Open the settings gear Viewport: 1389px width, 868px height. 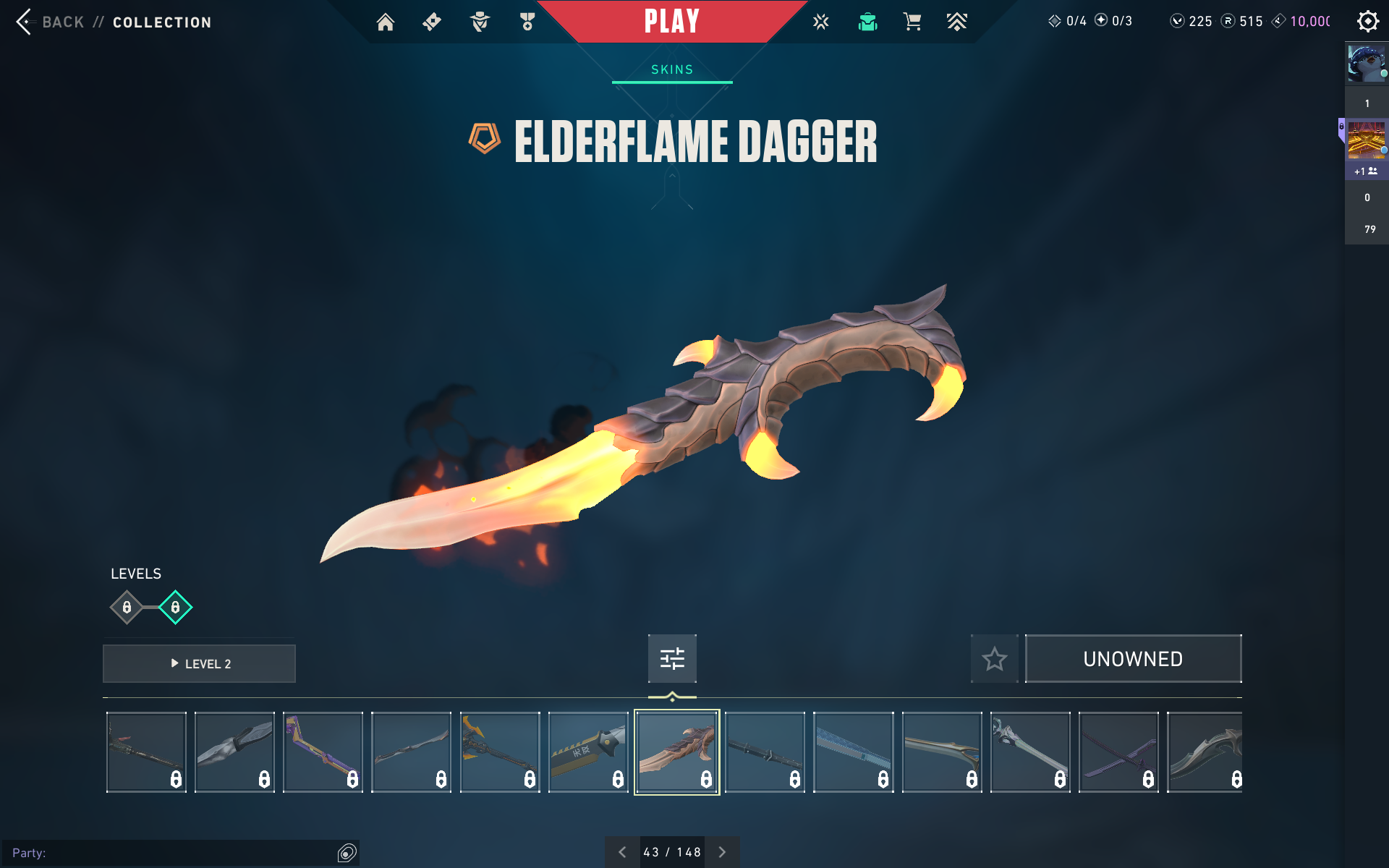1367,21
